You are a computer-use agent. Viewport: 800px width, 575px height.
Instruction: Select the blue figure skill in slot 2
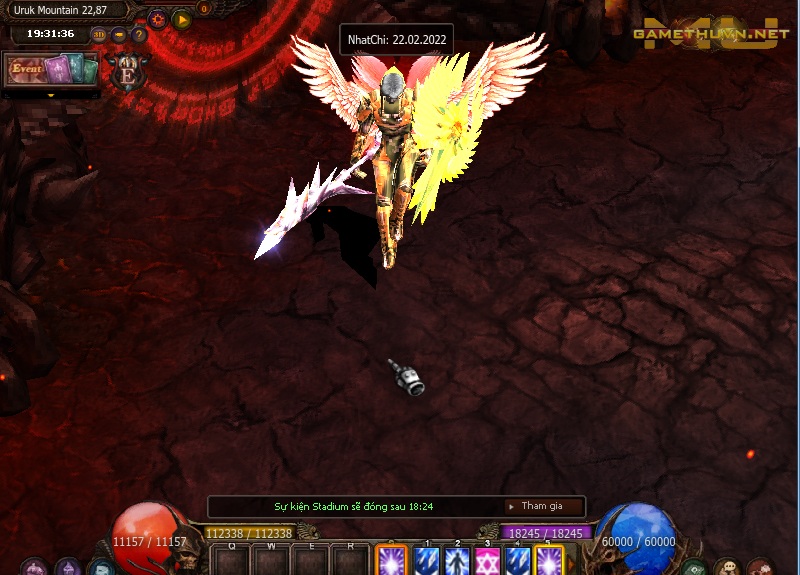click(457, 561)
